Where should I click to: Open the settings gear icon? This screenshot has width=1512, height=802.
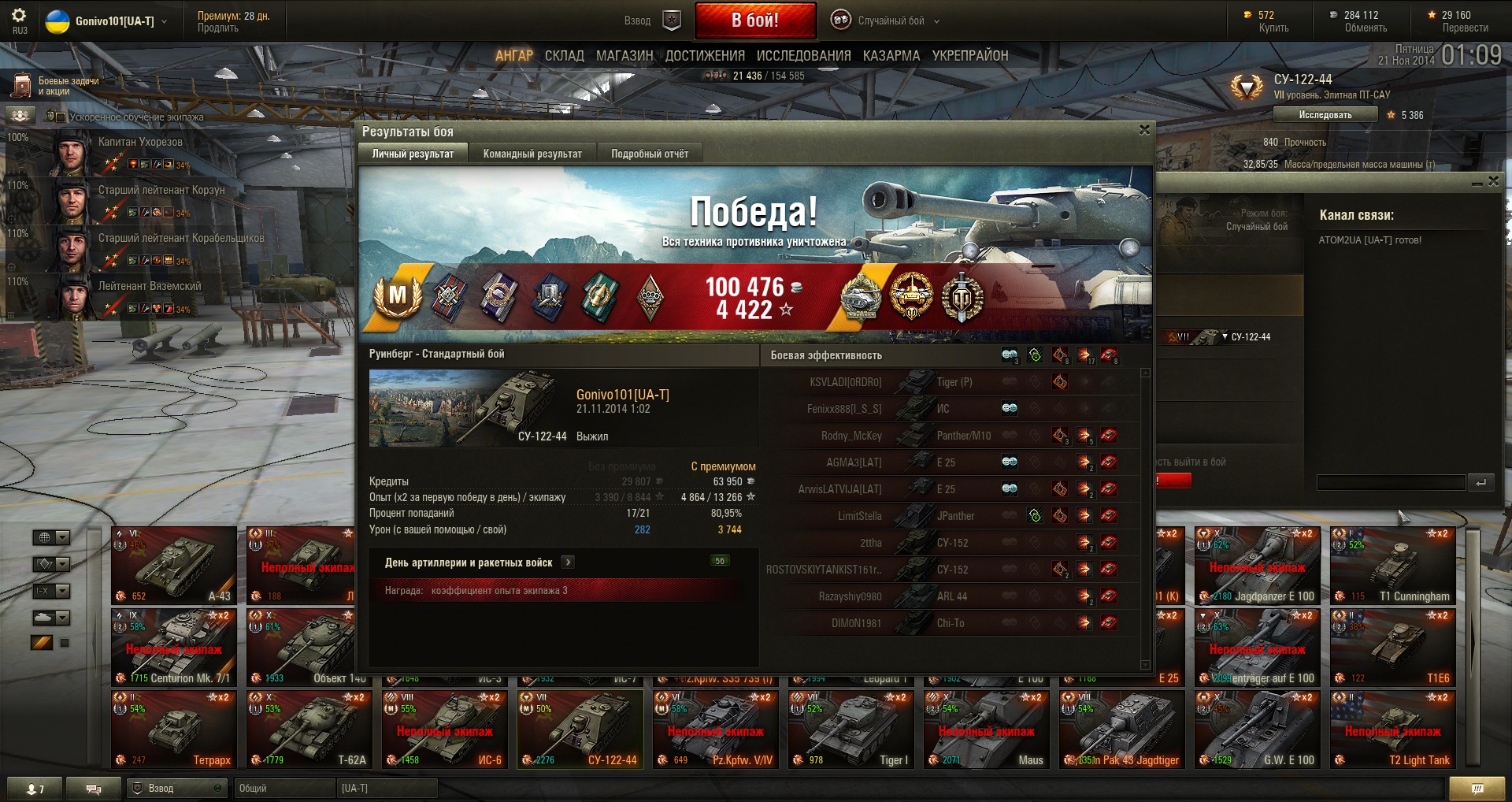(19, 16)
